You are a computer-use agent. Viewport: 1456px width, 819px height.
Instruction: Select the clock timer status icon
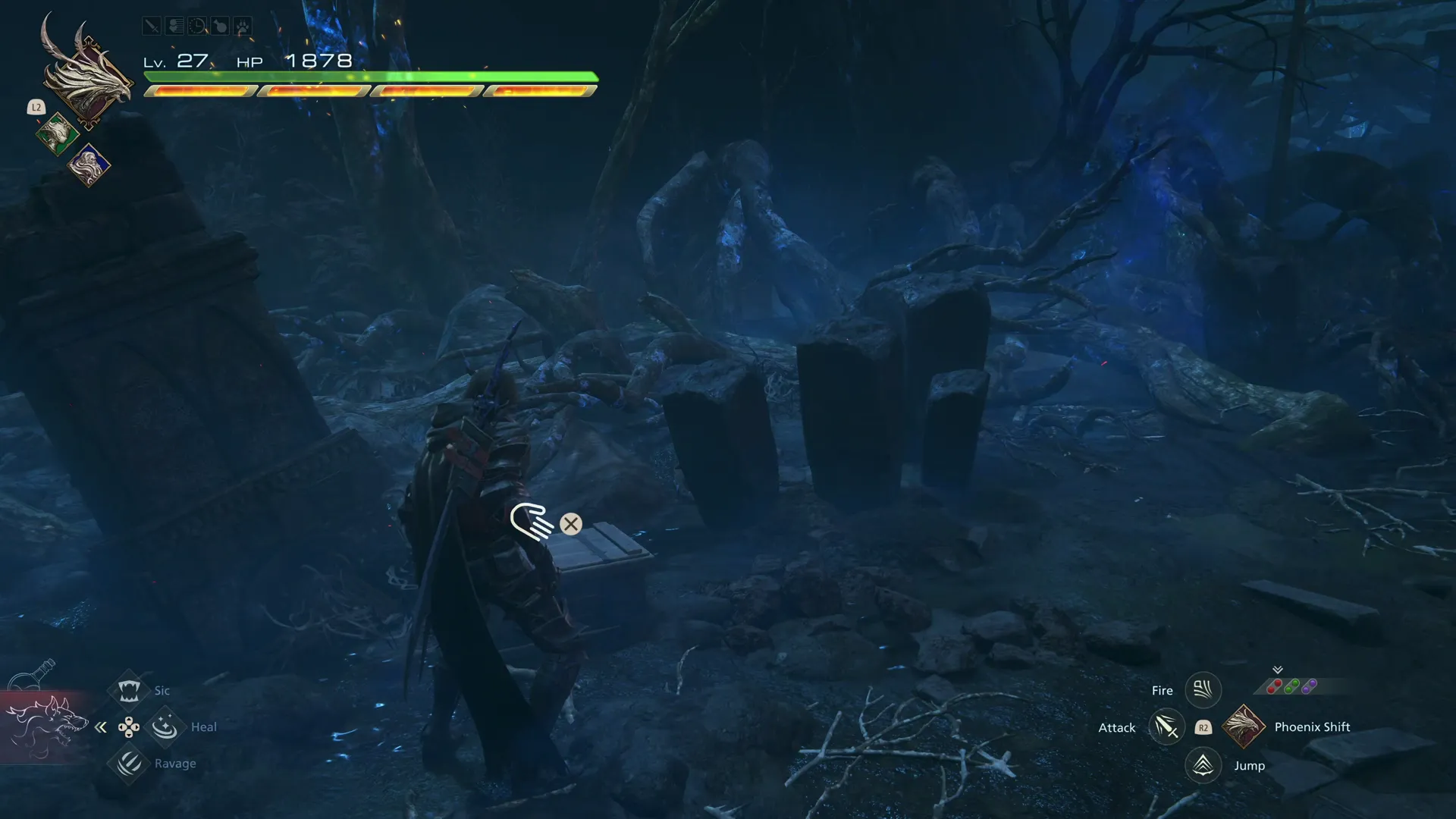198,25
